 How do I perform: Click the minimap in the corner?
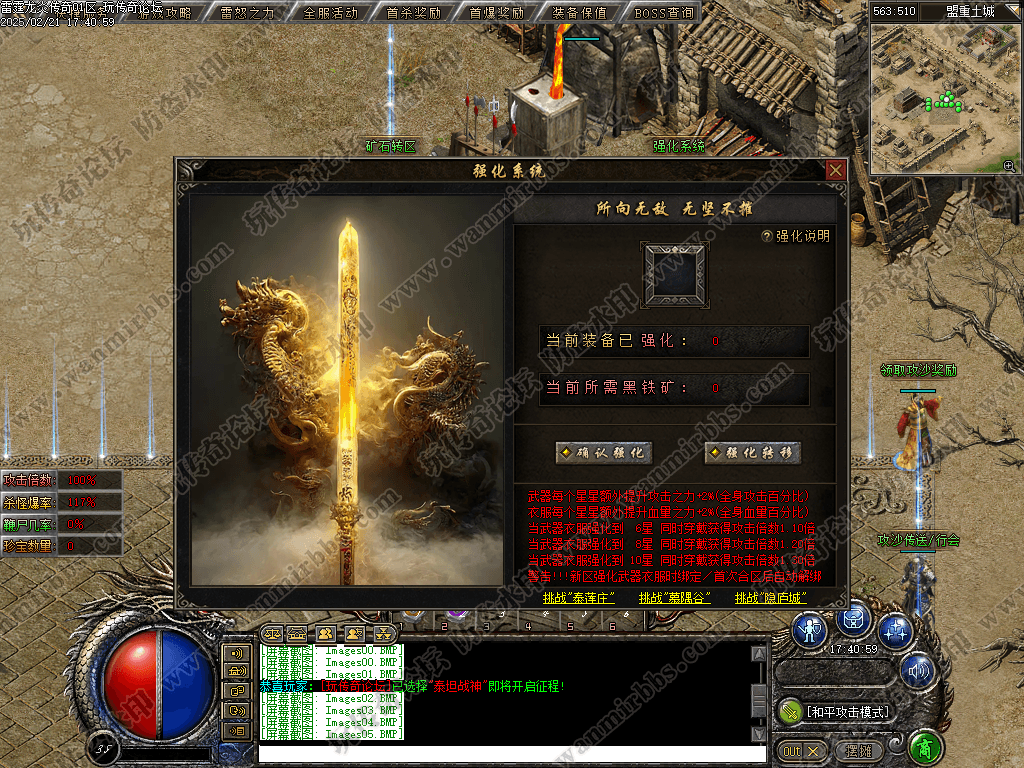click(945, 100)
